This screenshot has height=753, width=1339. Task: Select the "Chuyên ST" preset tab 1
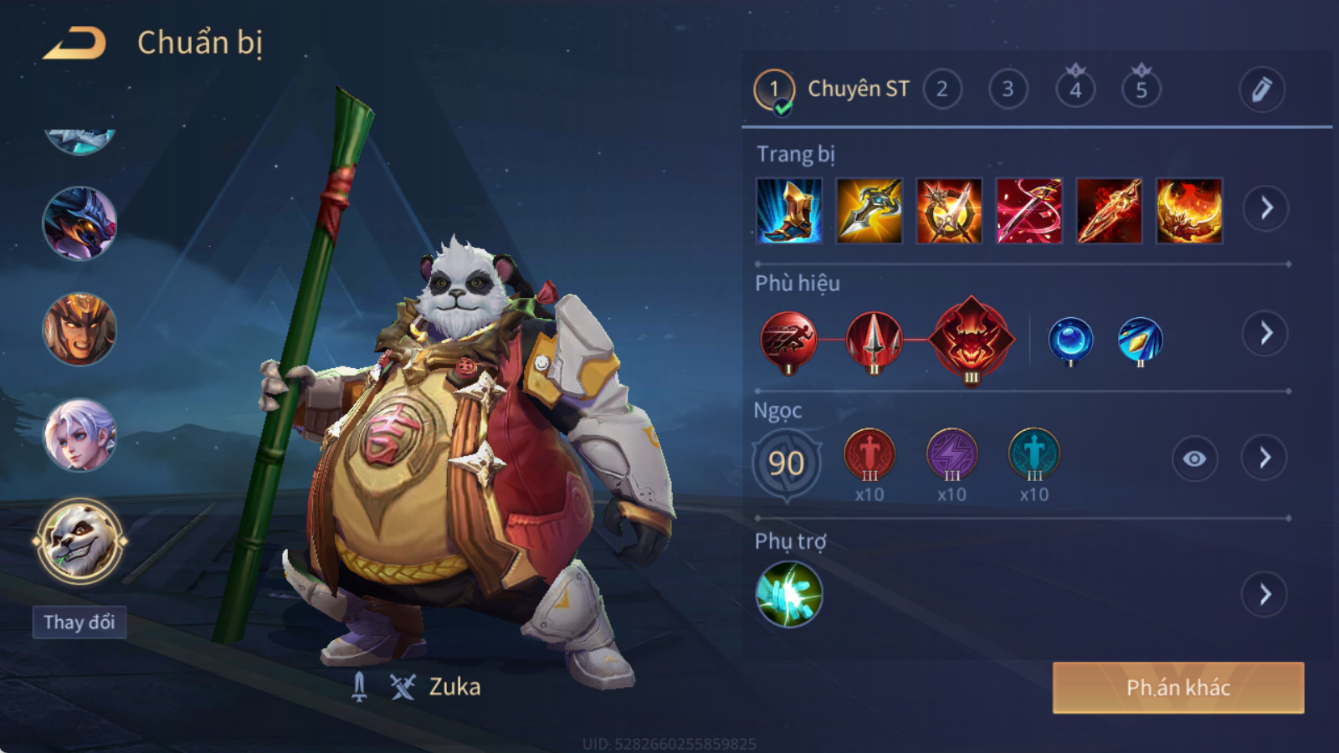(774, 90)
